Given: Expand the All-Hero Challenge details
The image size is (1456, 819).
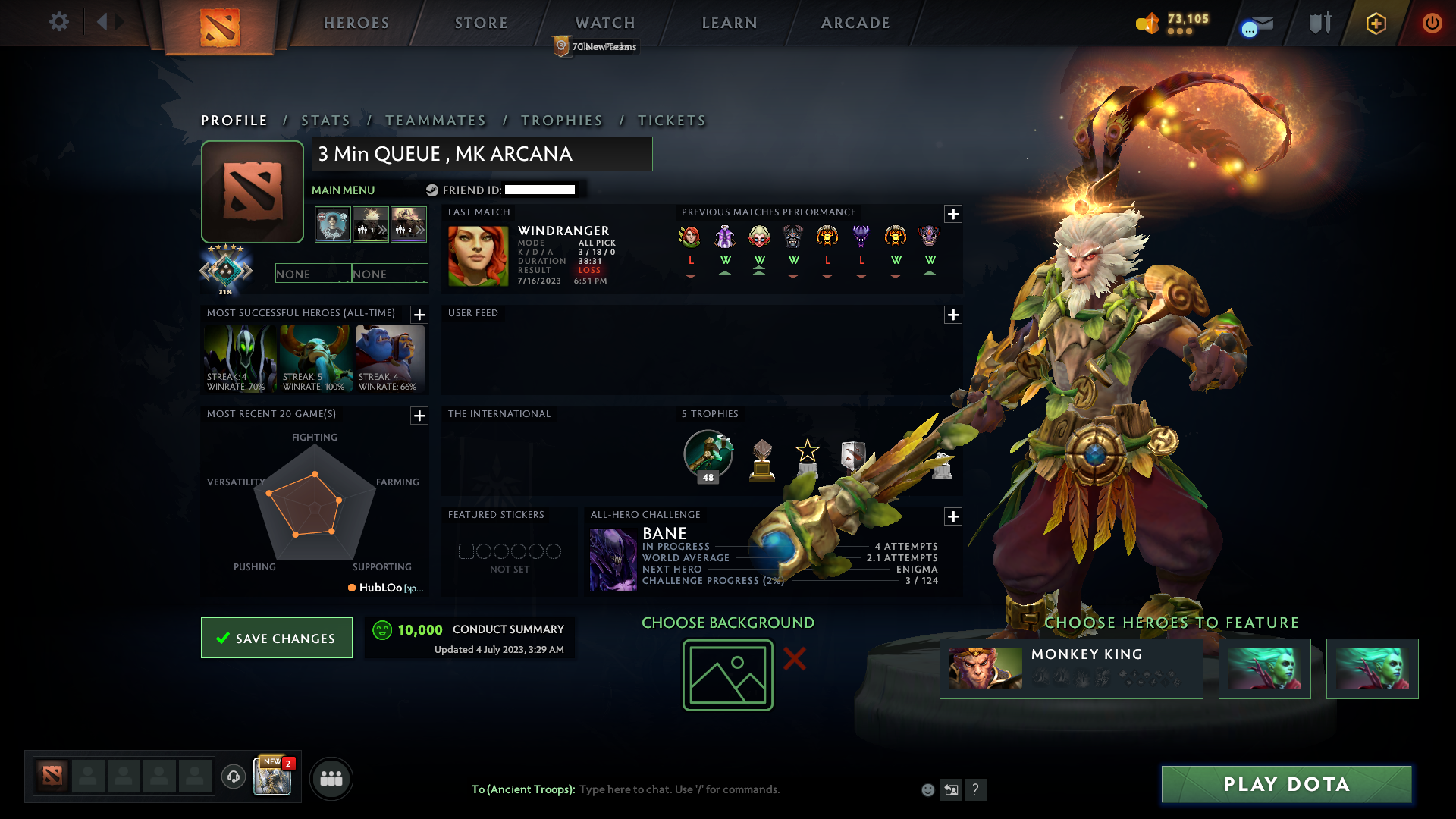Looking at the screenshot, I should pos(953,516).
